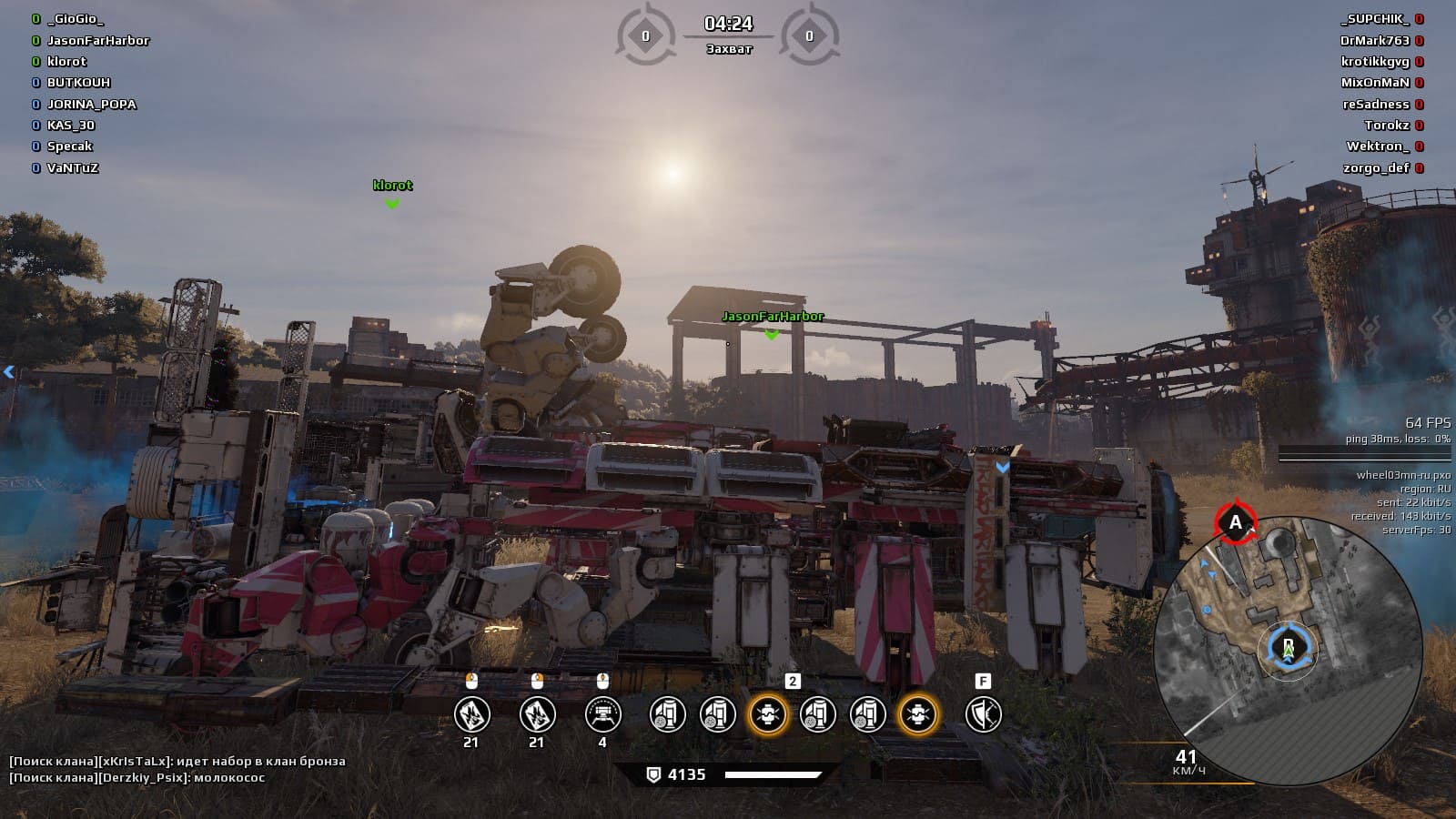Select capture point A marker on the minimap
The height and width of the screenshot is (819, 1456).
click(x=1235, y=522)
